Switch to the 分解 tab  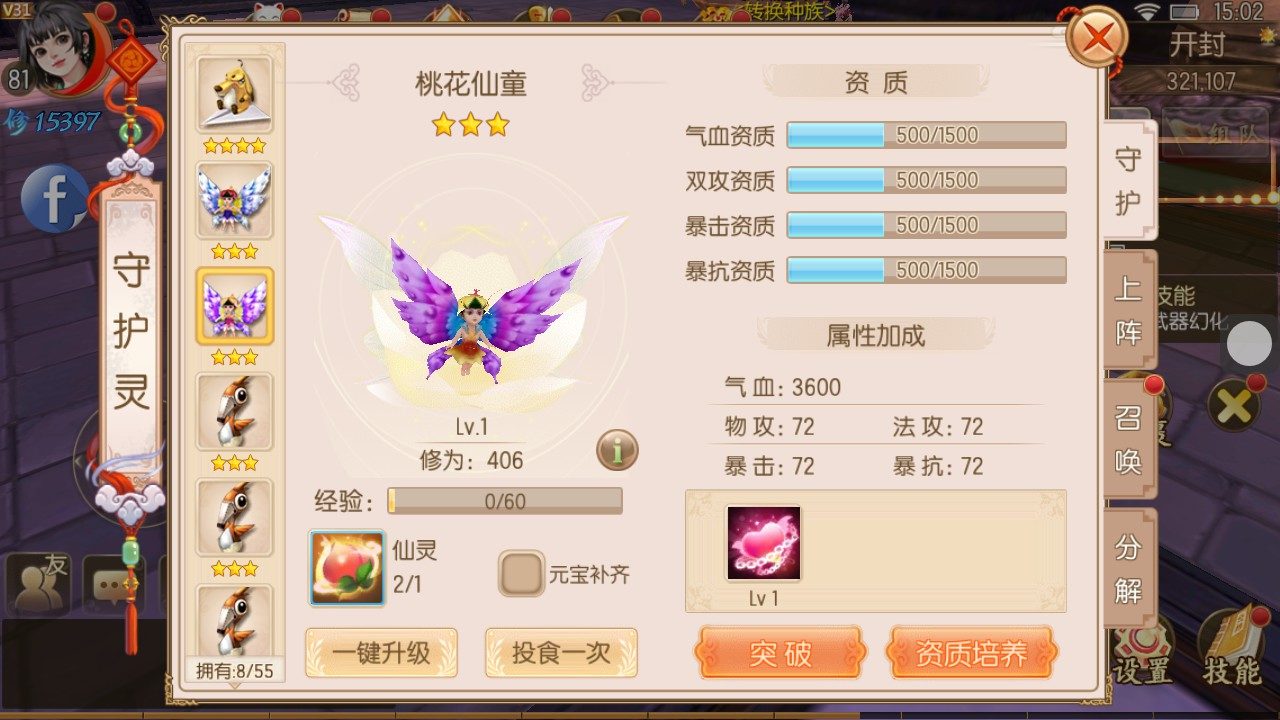(x=1128, y=570)
